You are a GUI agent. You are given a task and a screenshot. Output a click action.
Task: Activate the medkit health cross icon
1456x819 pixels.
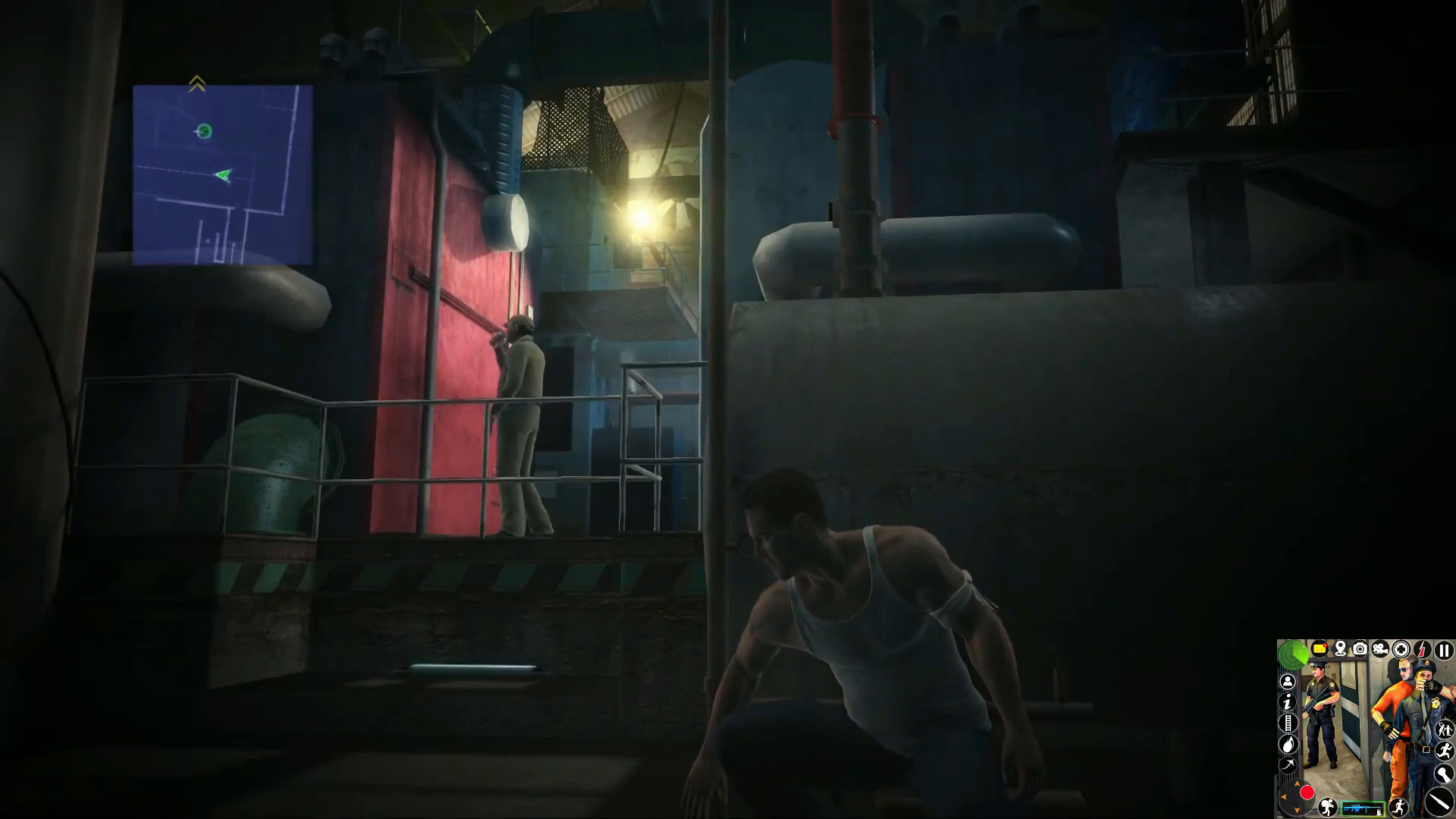pos(1401,649)
